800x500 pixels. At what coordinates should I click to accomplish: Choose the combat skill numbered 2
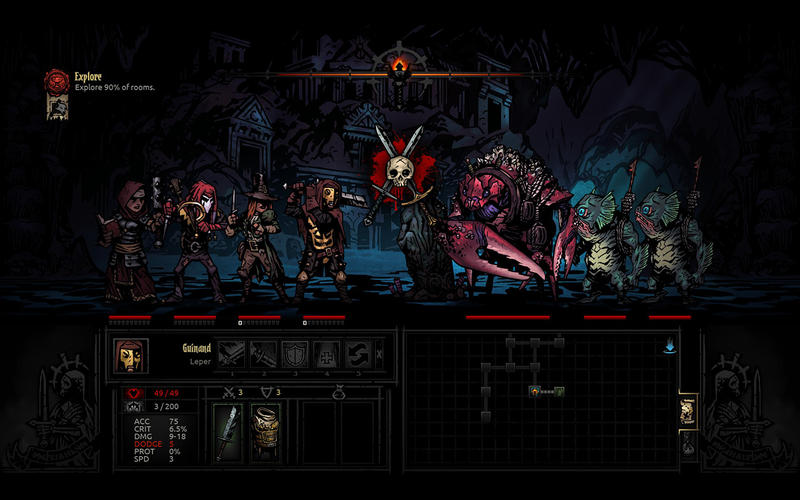[x=264, y=354]
